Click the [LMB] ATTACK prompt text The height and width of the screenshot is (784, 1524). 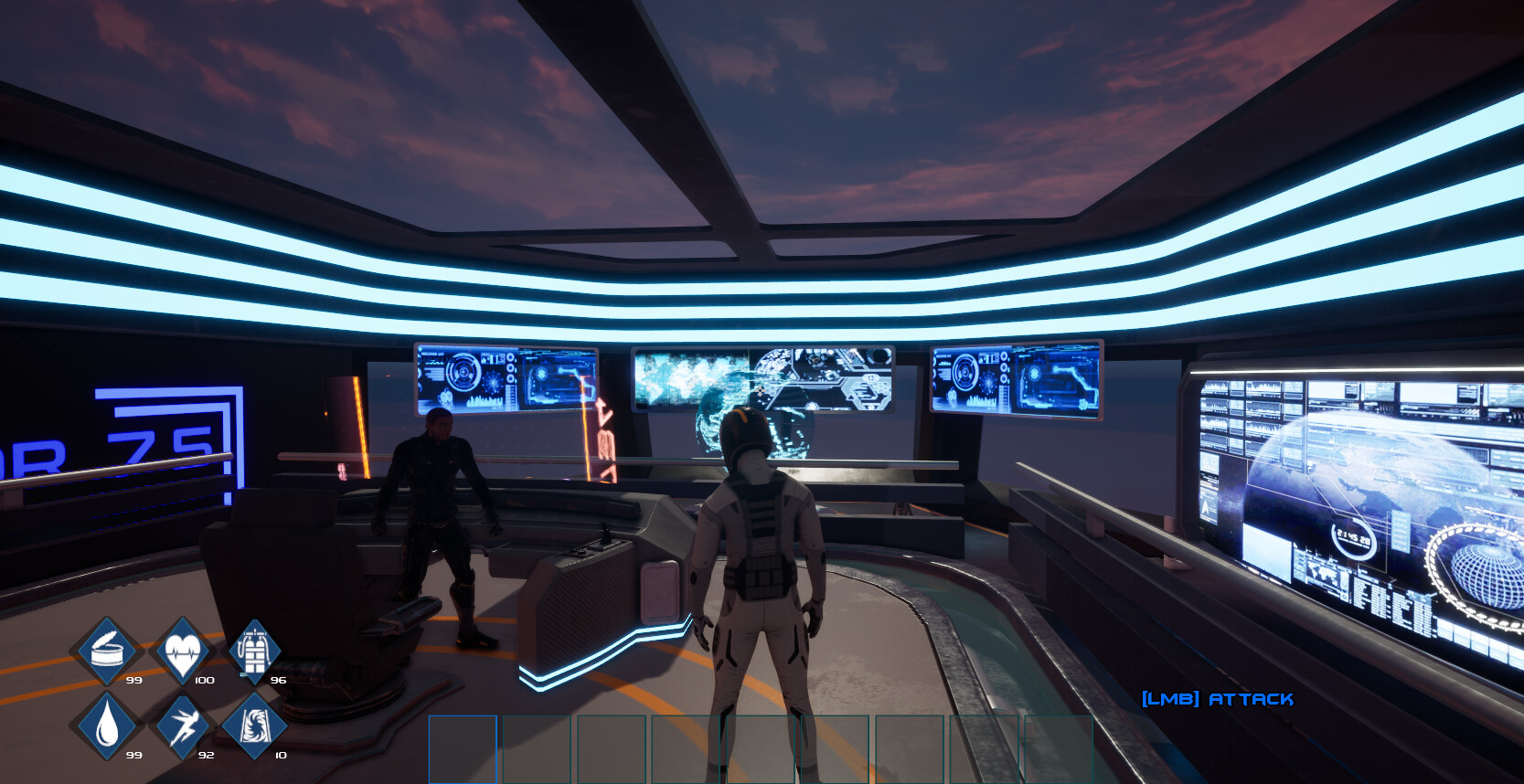(x=1218, y=699)
